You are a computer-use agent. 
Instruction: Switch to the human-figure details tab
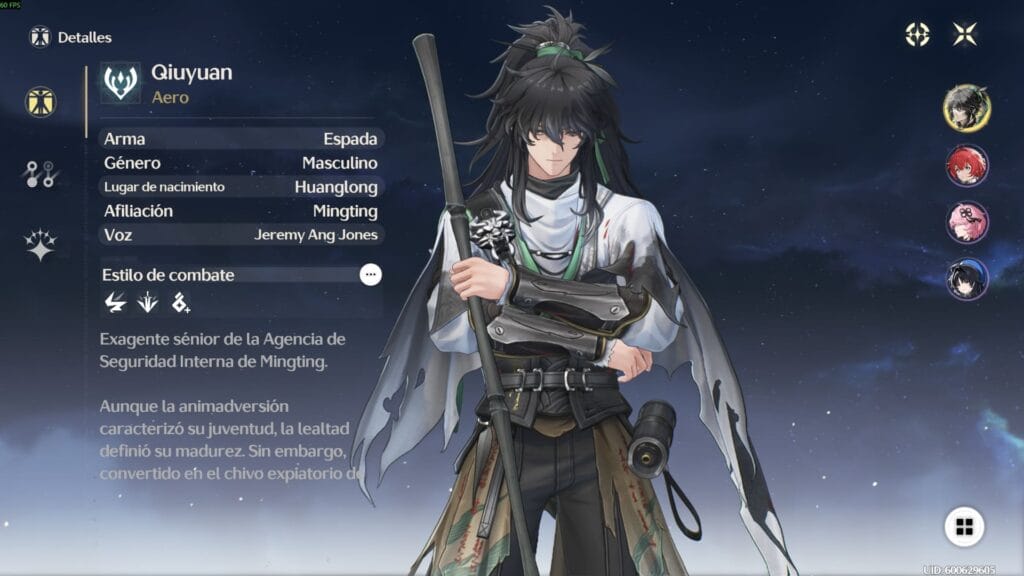pyautogui.click(x=41, y=101)
